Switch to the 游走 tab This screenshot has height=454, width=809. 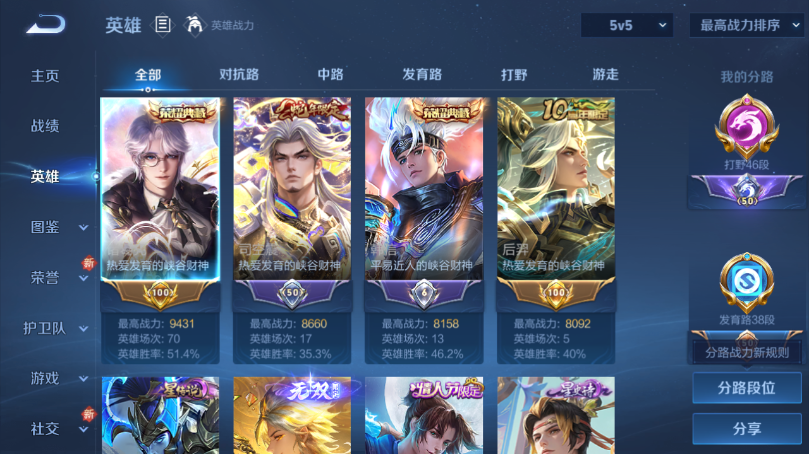click(605, 75)
